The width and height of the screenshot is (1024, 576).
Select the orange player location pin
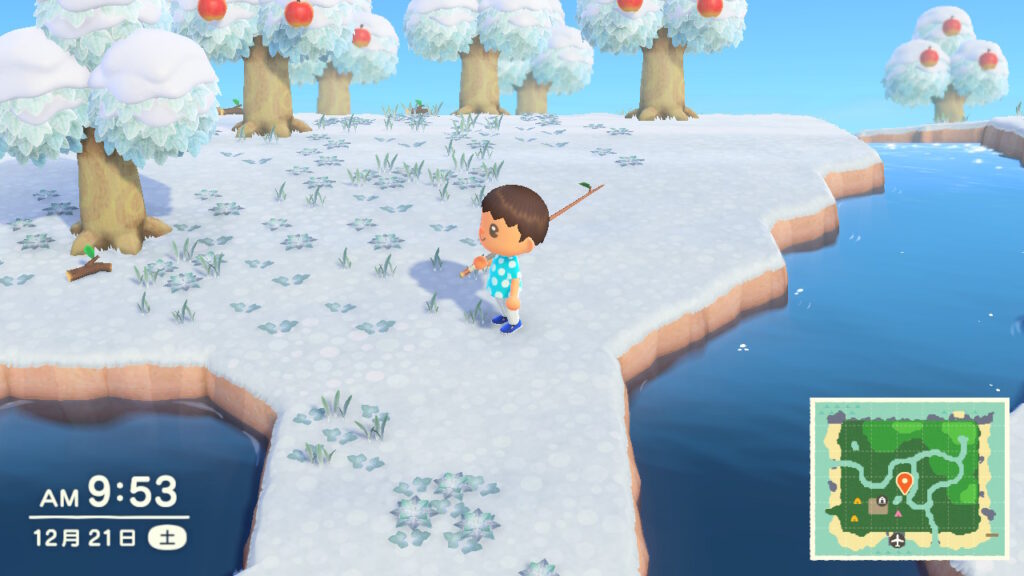905,483
